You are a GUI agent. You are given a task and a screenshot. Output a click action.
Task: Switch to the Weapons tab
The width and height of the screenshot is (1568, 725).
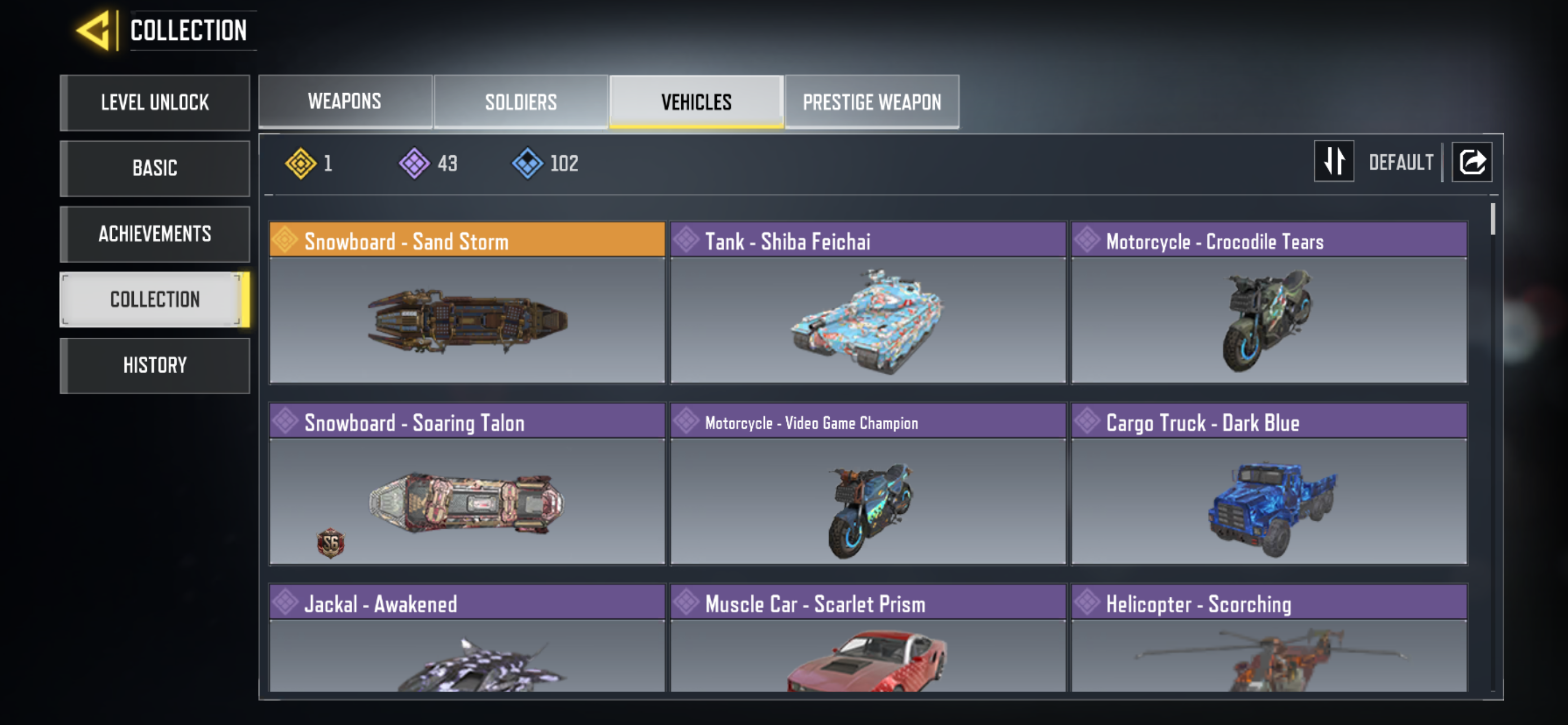344,102
